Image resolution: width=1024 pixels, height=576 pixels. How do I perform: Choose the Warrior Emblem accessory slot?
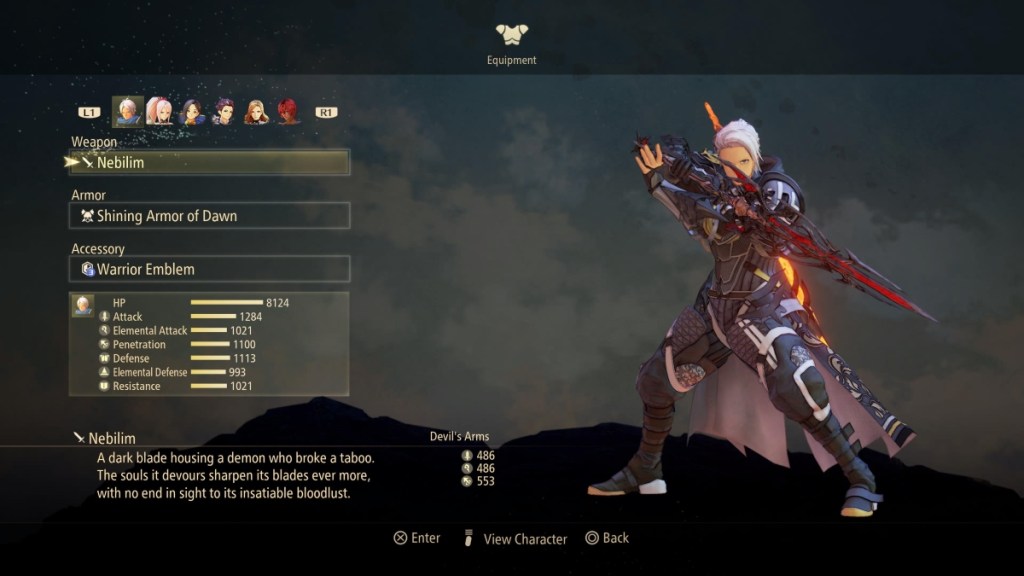click(209, 269)
